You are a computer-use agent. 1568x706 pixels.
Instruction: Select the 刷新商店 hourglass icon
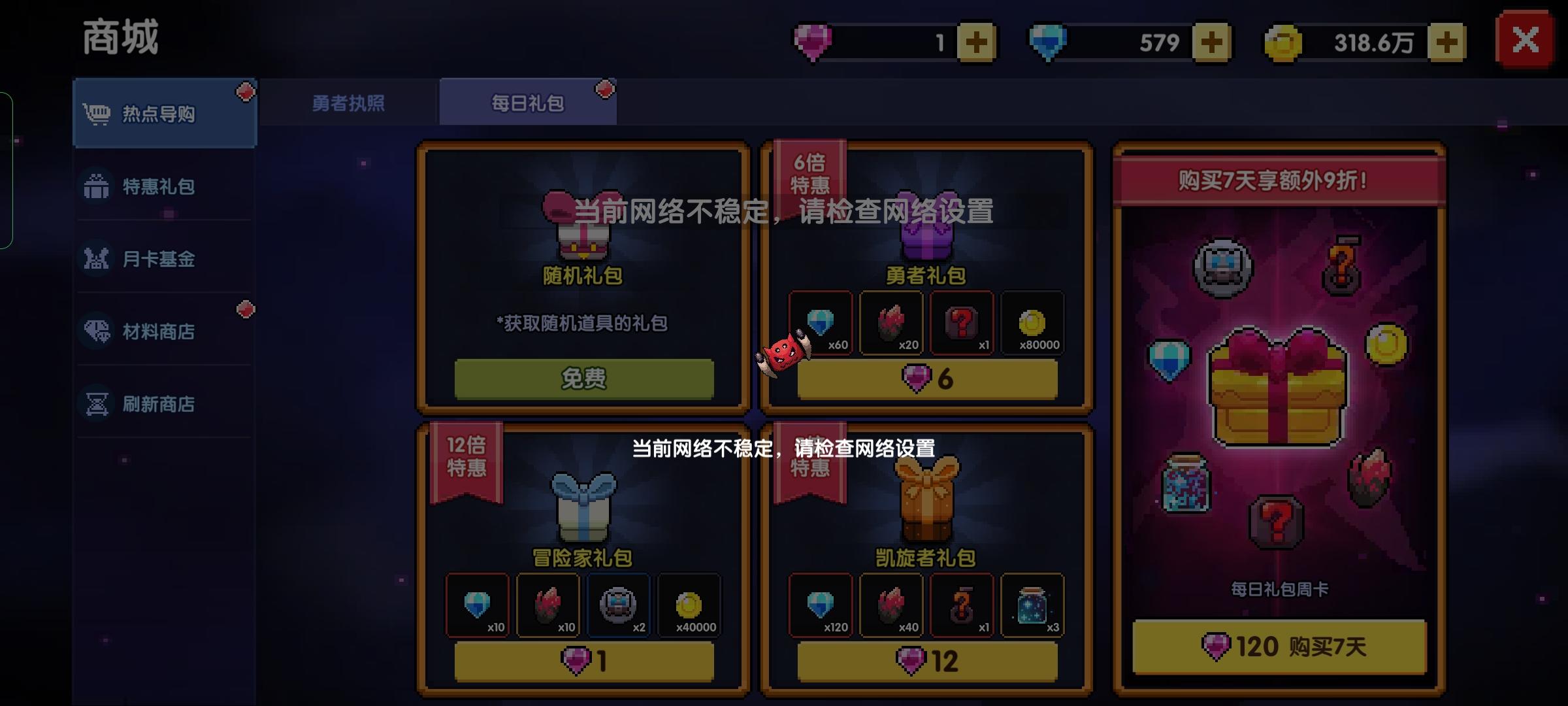[97, 404]
